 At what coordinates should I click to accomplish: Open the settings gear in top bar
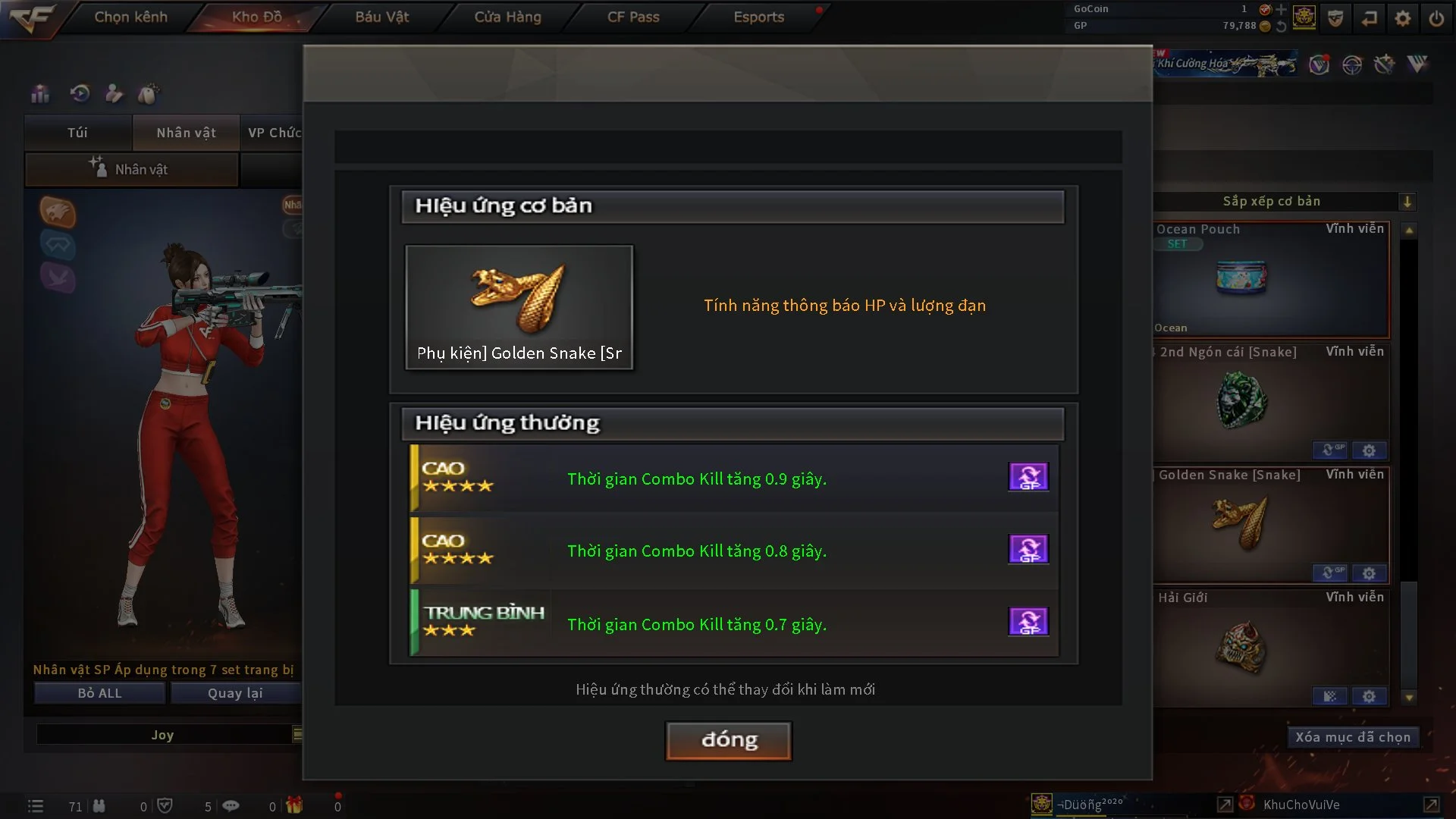(1403, 18)
